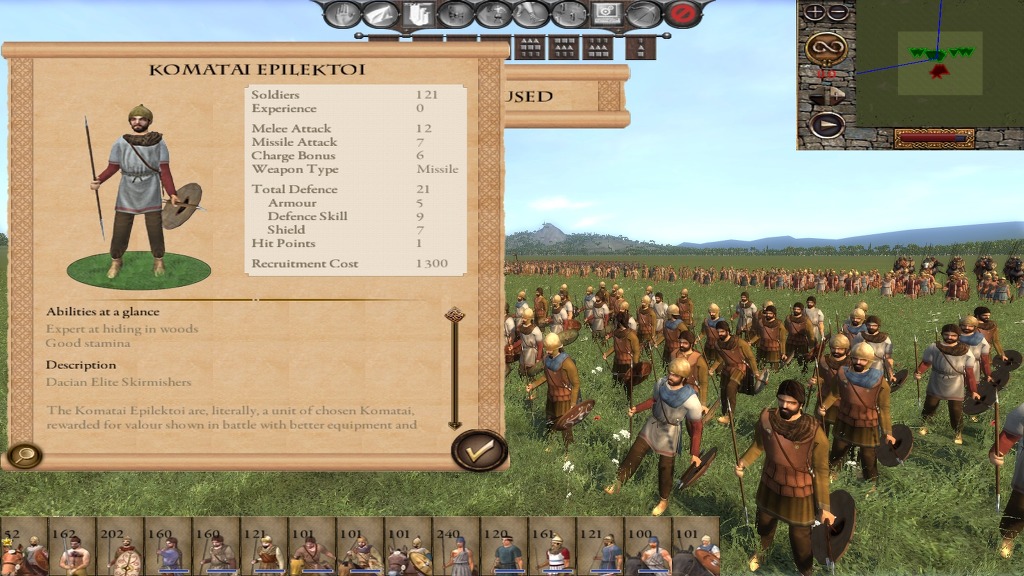Adjust the game speed arrow control
Viewport: 1024px width, 576px height.
[x=826, y=95]
